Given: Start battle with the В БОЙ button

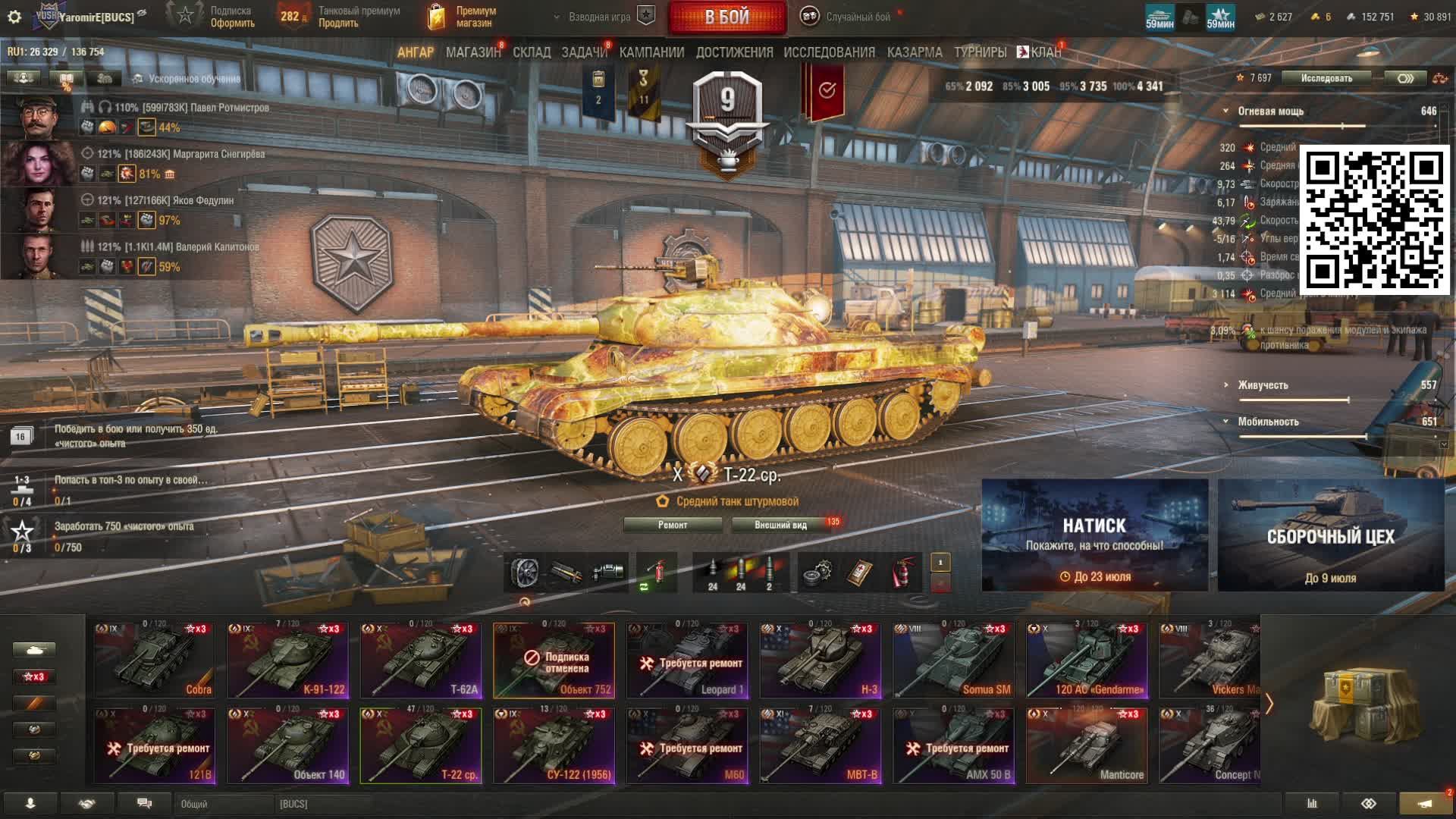Looking at the screenshot, I should click(x=726, y=17).
